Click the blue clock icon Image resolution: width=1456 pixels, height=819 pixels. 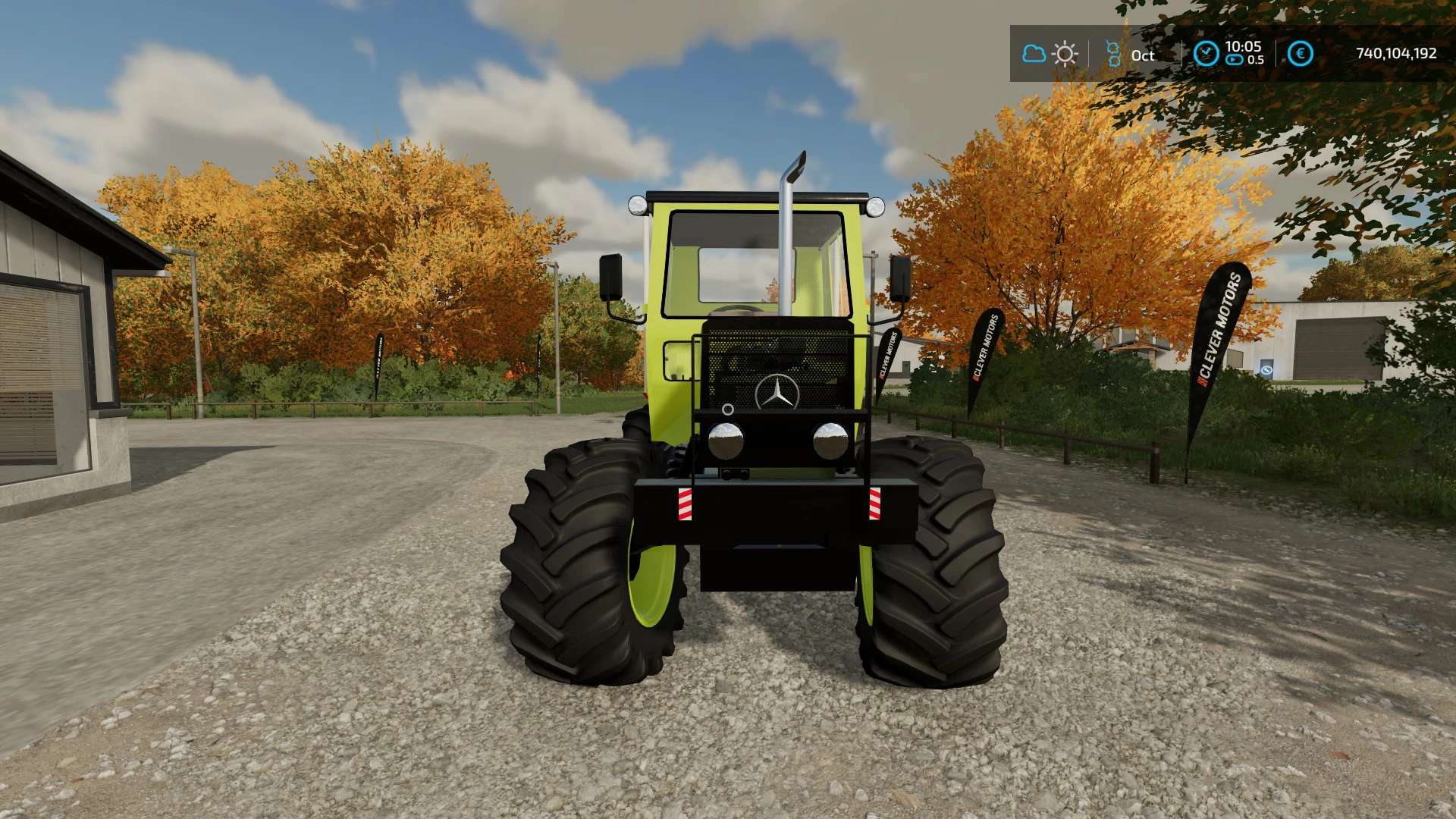pyautogui.click(x=1206, y=54)
